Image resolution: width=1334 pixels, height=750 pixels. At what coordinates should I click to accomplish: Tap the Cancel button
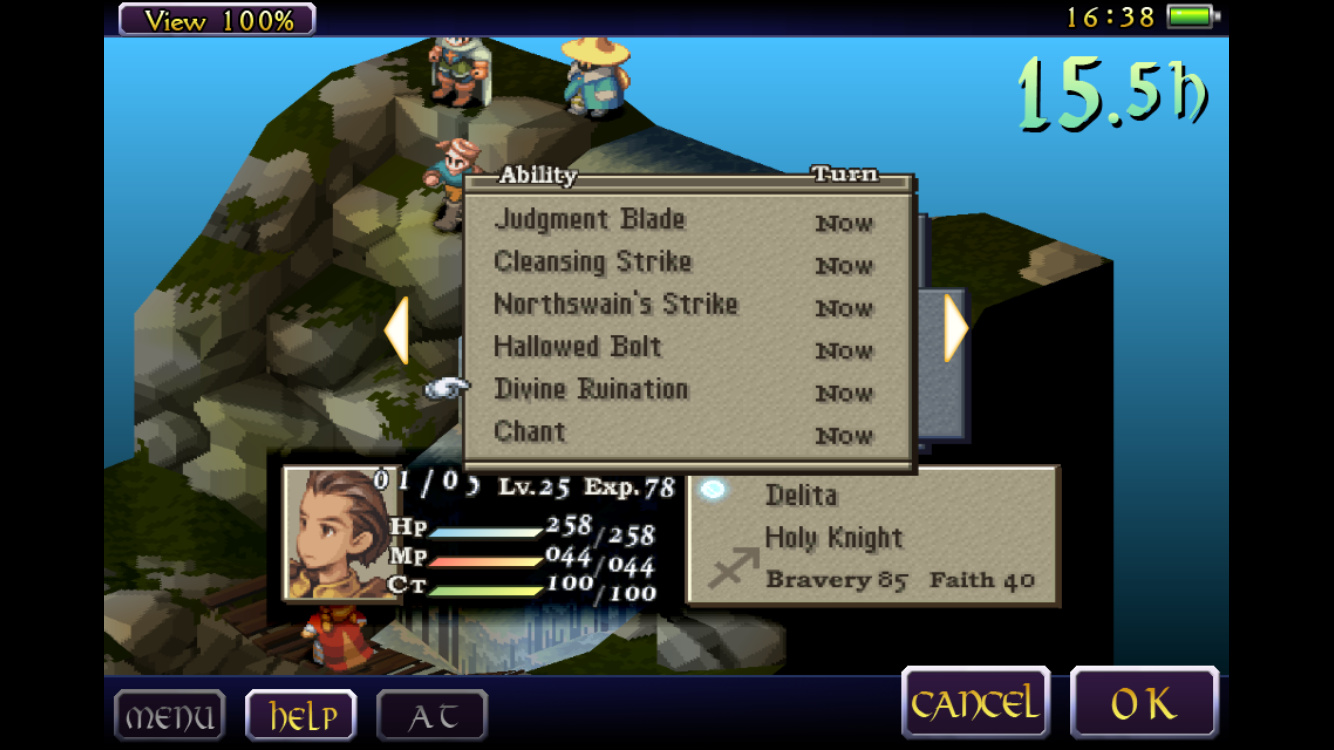point(975,704)
